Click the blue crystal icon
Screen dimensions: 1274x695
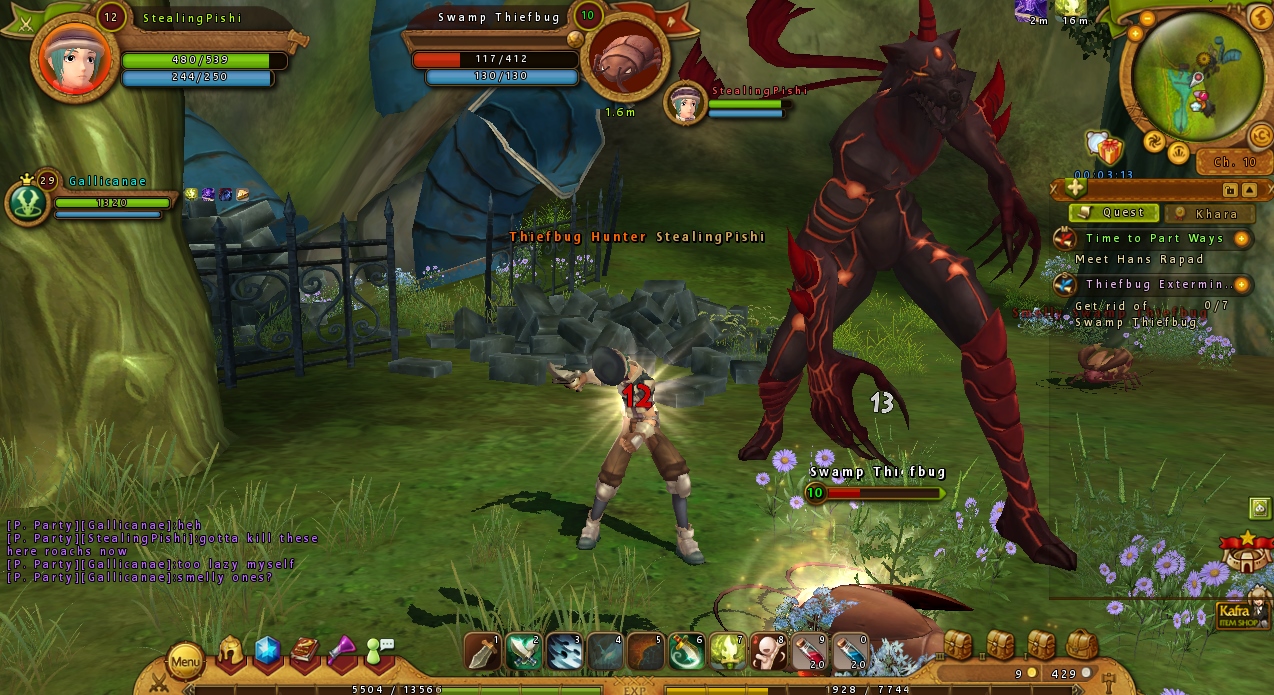tap(267, 652)
